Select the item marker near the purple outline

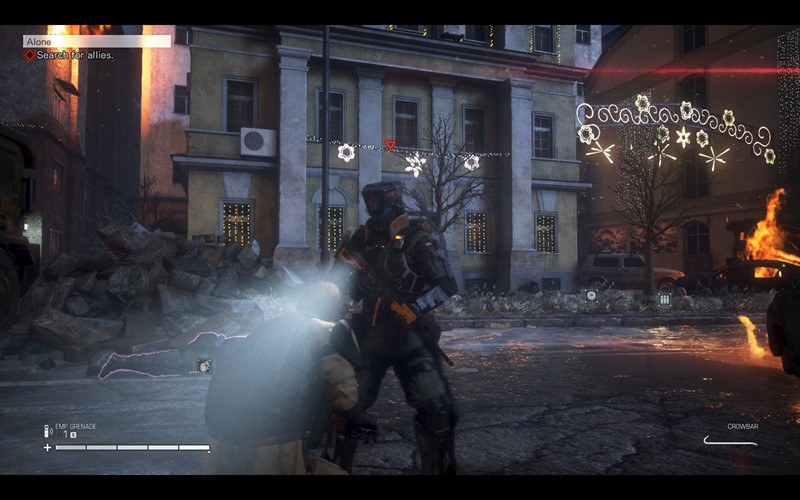(204, 366)
